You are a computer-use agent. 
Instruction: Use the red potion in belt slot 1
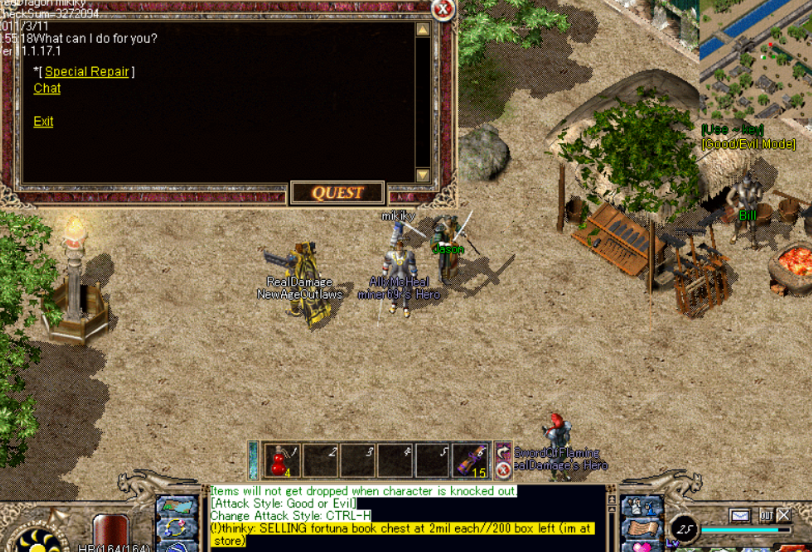tap(282, 461)
